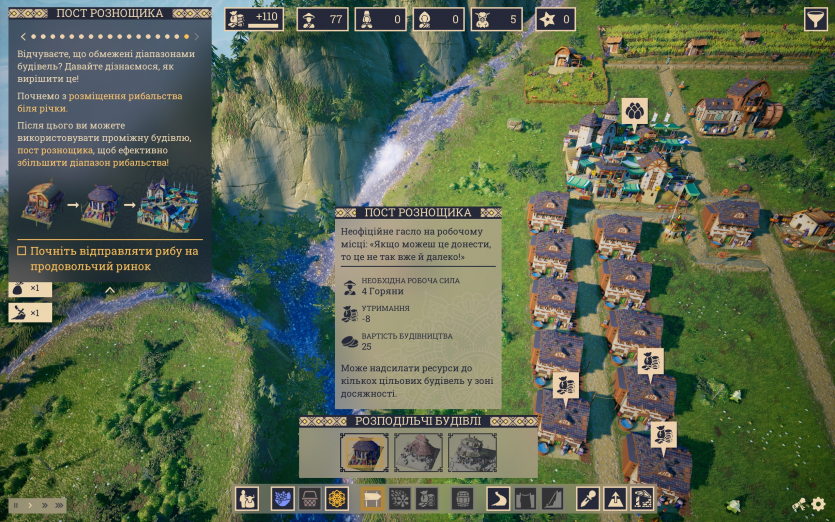Open the golden flower ornament category
The image size is (835, 522).
click(337, 498)
